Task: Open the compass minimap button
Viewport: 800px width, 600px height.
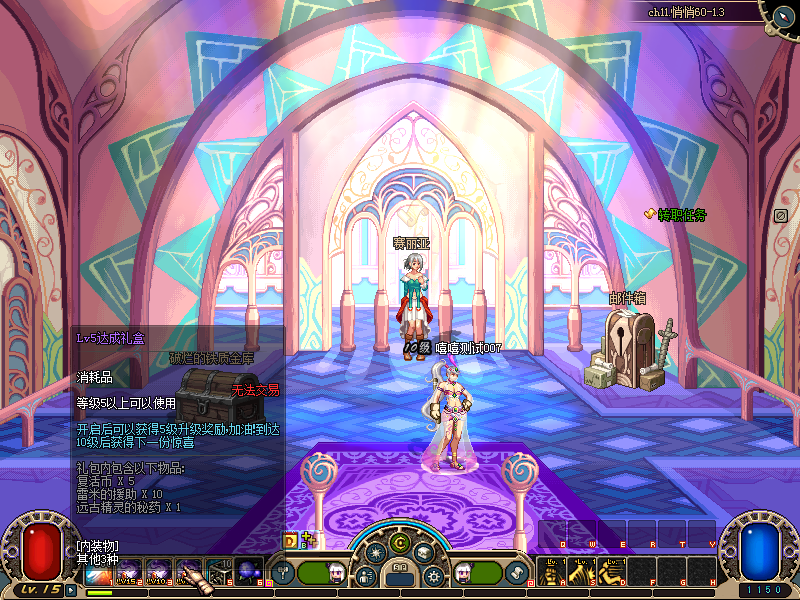Action: [x=783, y=14]
